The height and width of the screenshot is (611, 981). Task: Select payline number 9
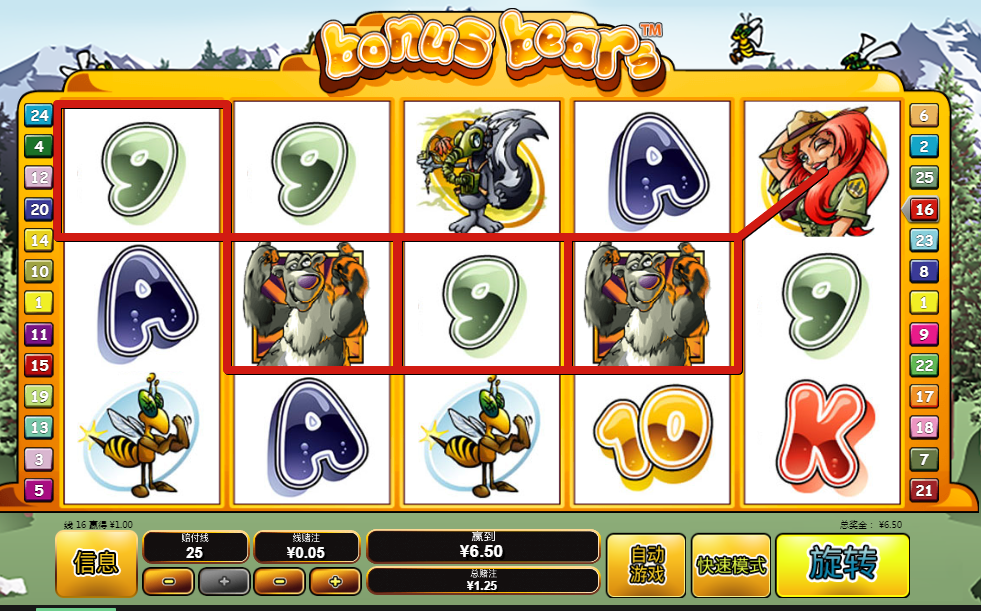coord(923,334)
